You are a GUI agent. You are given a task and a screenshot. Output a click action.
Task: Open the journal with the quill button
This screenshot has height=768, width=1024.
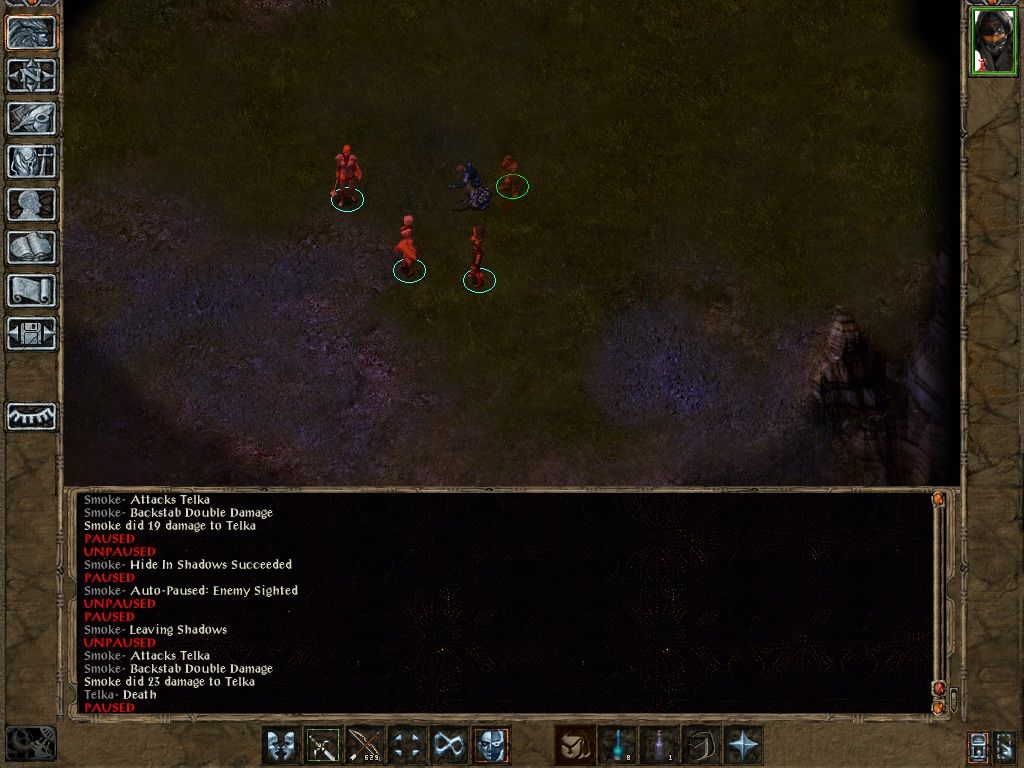click(32, 118)
